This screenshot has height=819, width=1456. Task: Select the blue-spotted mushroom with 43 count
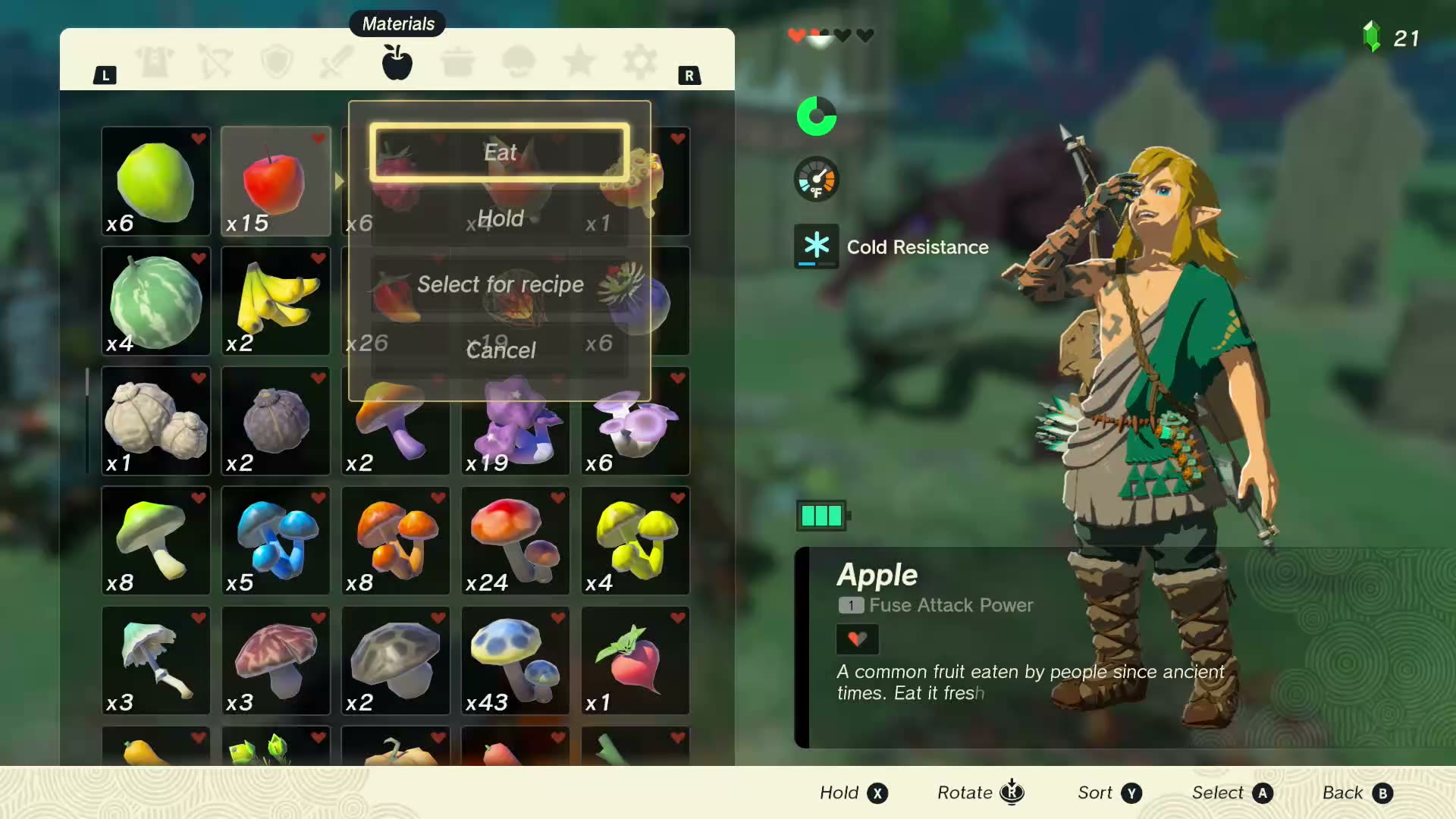[515, 661]
